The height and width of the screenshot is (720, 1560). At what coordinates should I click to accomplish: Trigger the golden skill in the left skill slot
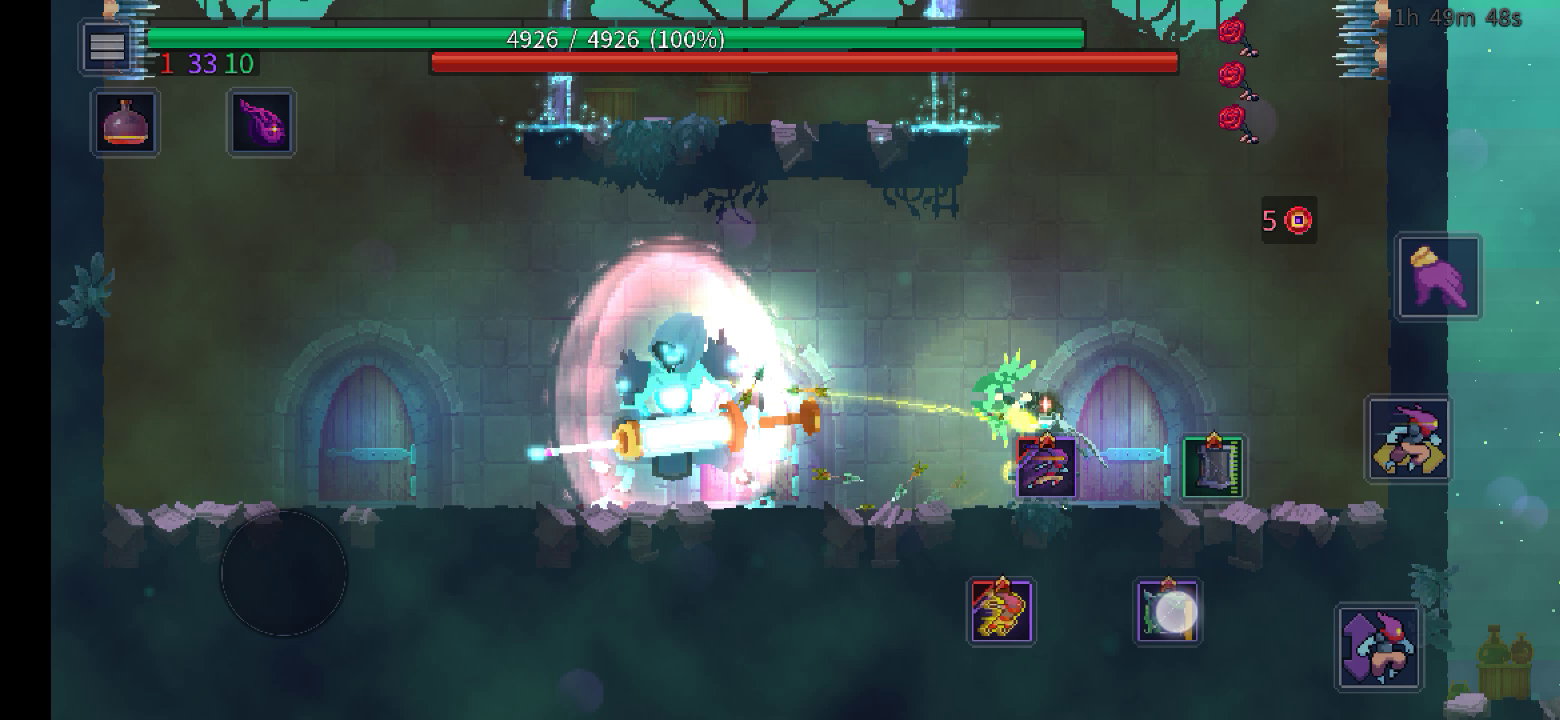(1002, 611)
